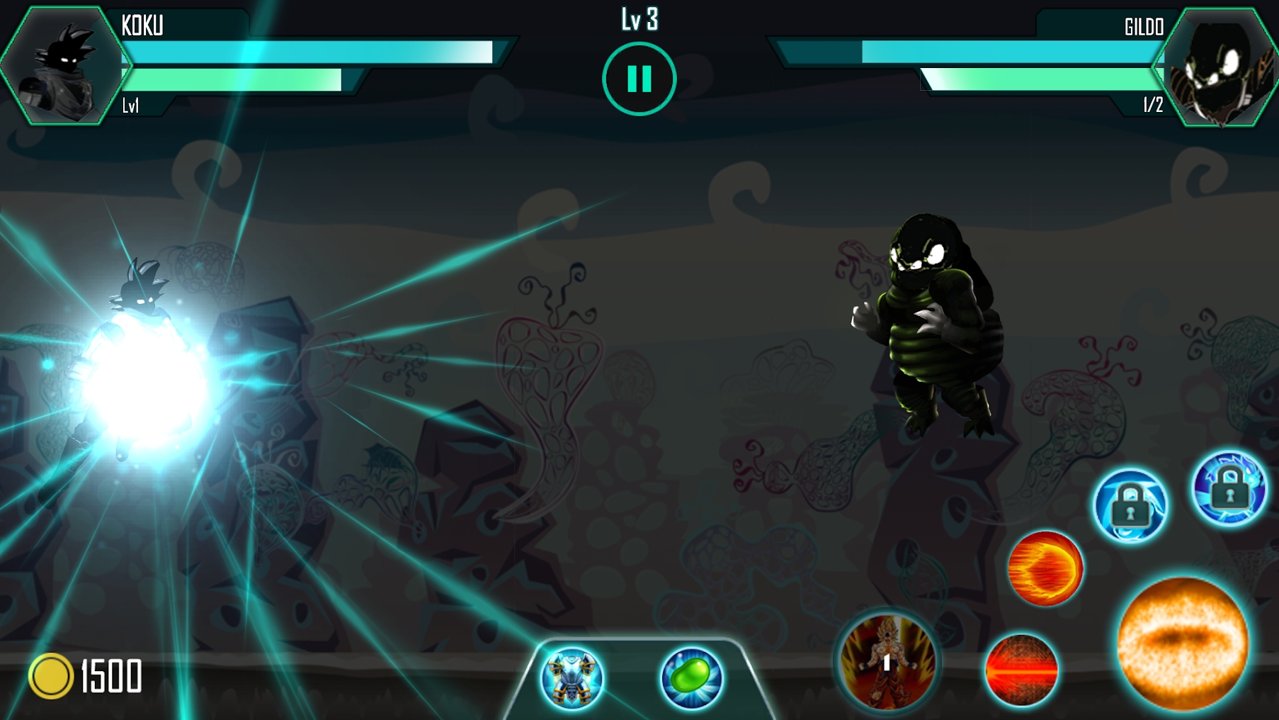Tap the gold coin icon
Image resolution: width=1279 pixels, height=720 pixels.
(x=51, y=676)
